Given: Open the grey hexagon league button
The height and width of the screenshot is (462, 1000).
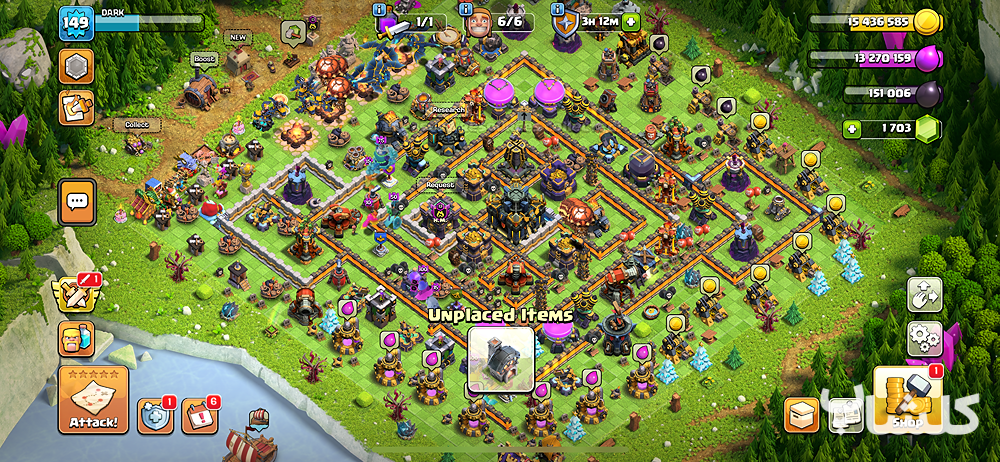Looking at the screenshot, I should click(77, 67).
